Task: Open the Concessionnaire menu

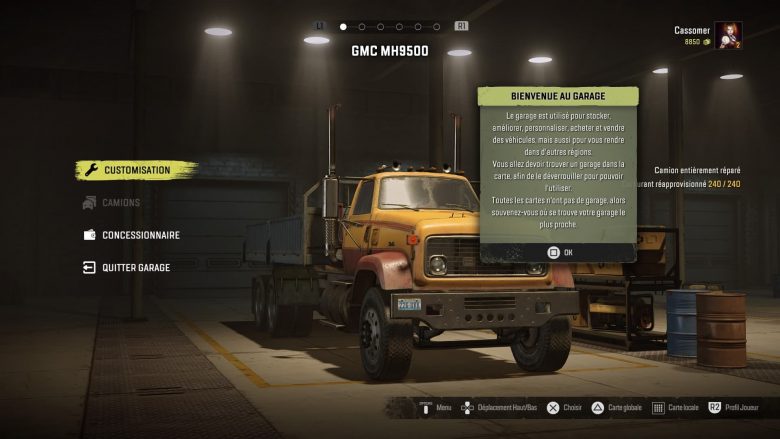Action: pos(140,235)
